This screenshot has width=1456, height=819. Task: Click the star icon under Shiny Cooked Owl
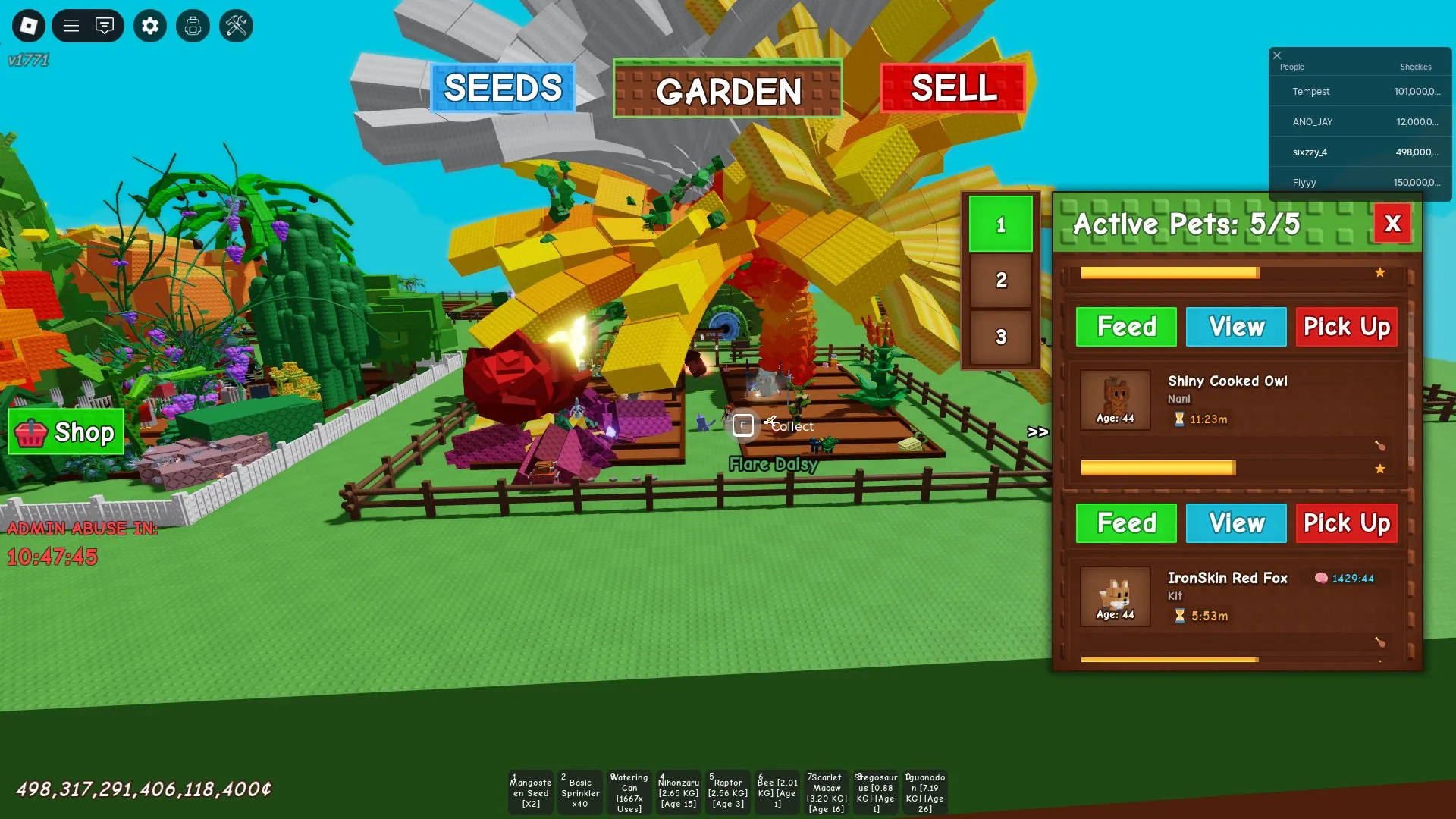pyautogui.click(x=1381, y=469)
